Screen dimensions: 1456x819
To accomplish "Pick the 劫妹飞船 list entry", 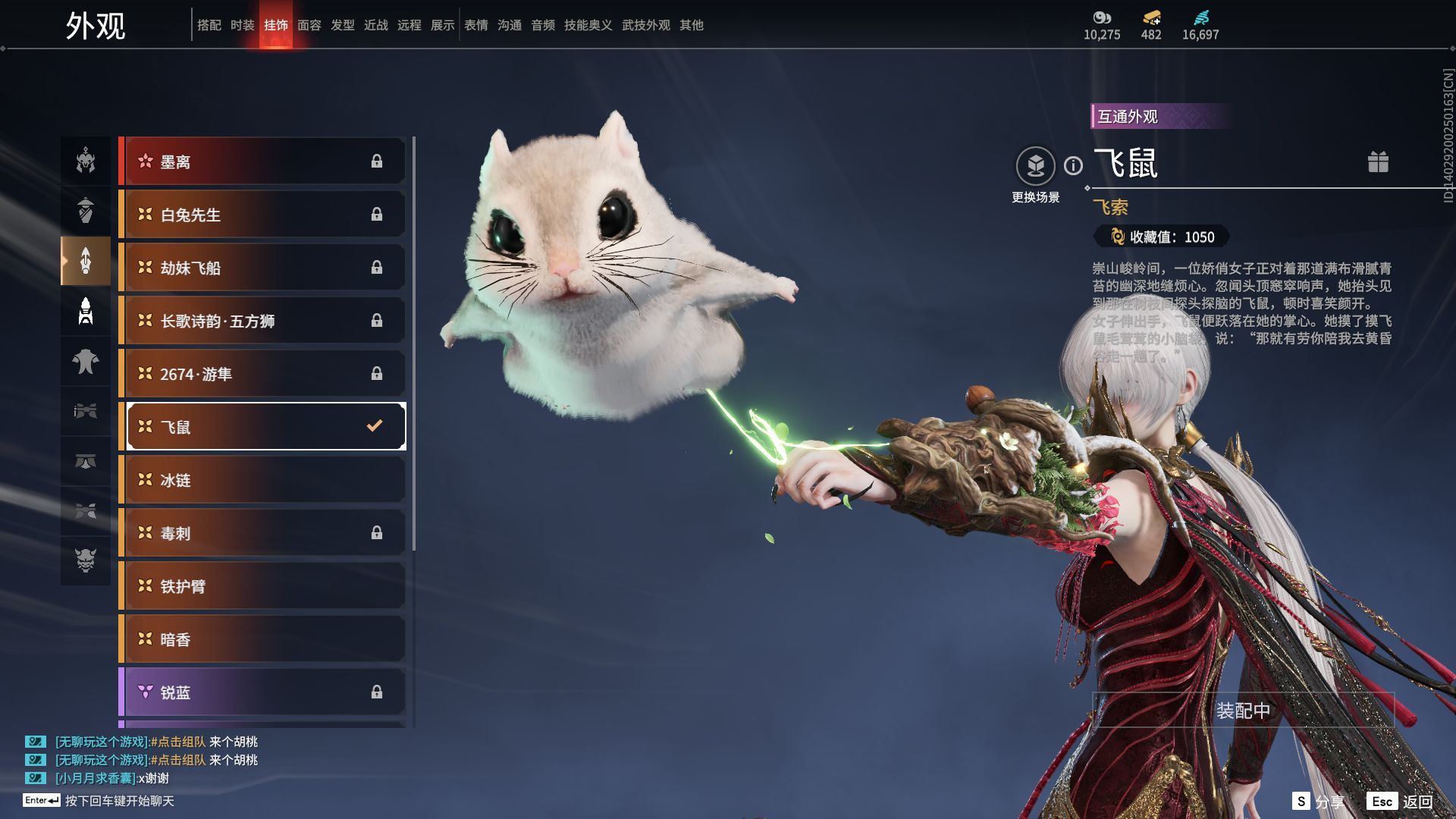I will [262, 268].
